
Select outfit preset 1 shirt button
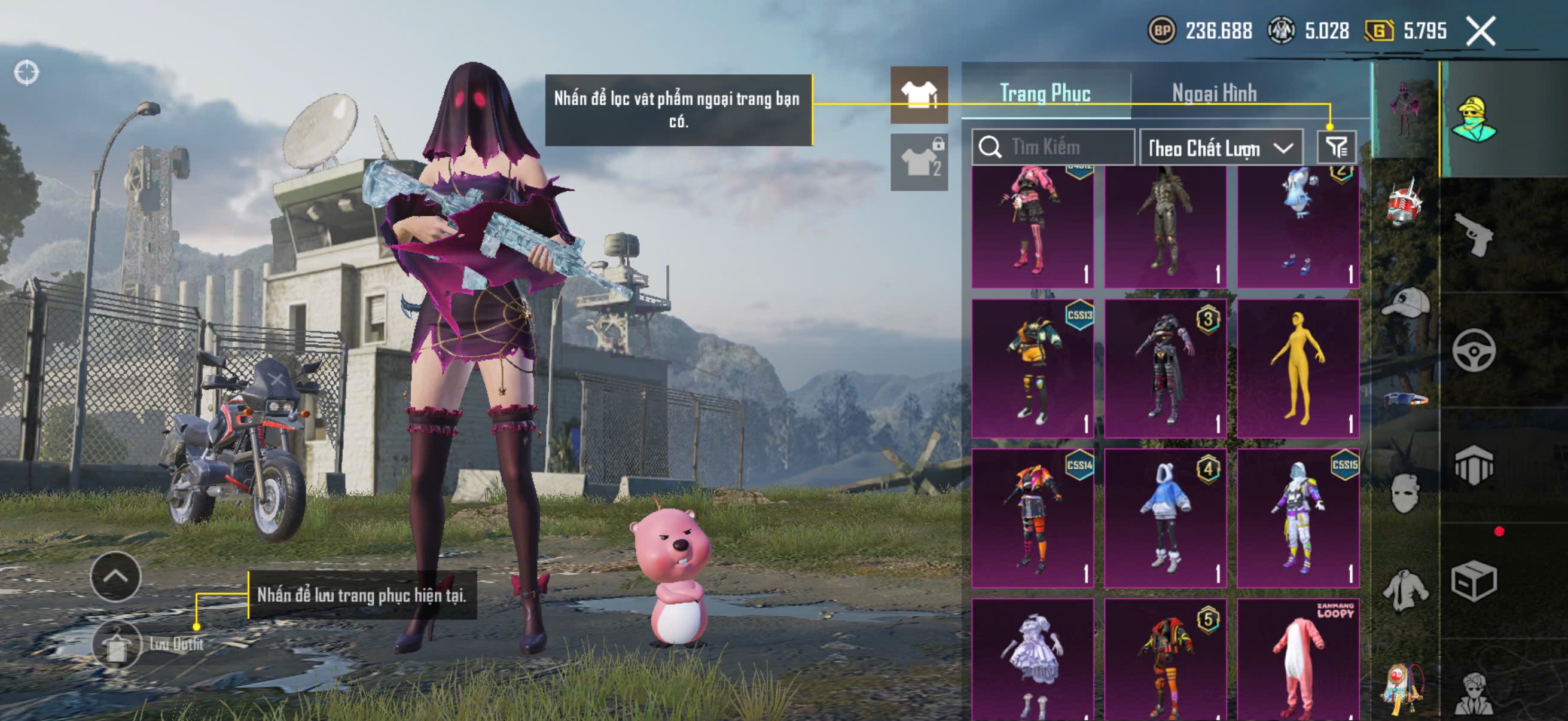tap(919, 95)
